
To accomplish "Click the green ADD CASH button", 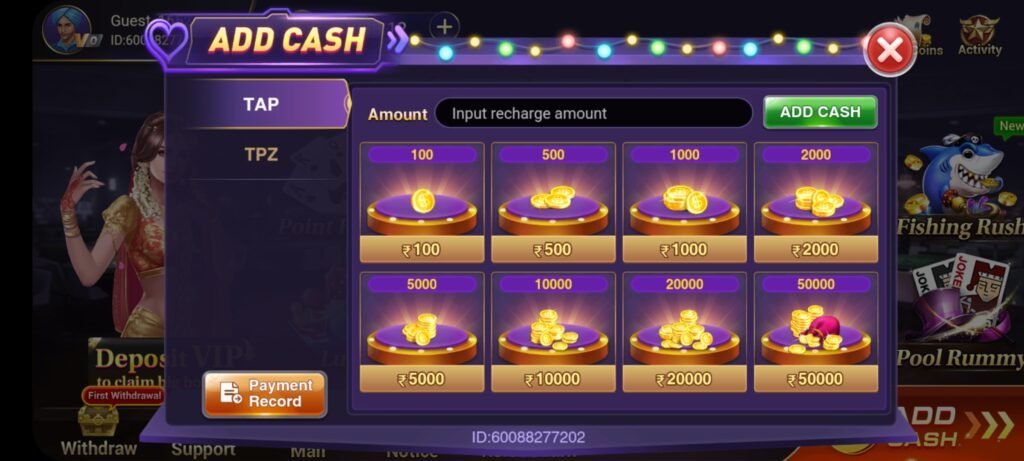I will (x=820, y=112).
